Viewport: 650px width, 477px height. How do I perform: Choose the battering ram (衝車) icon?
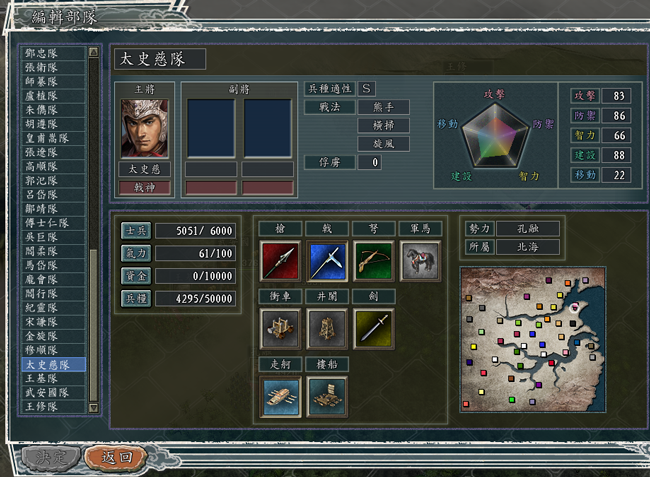(279, 328)
